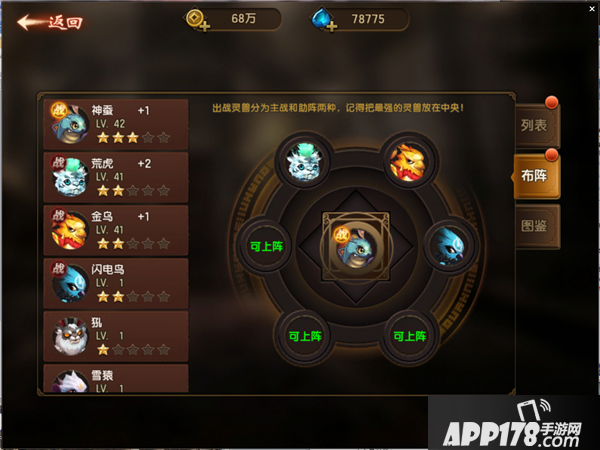Add more gold coins with the plus

203,28
